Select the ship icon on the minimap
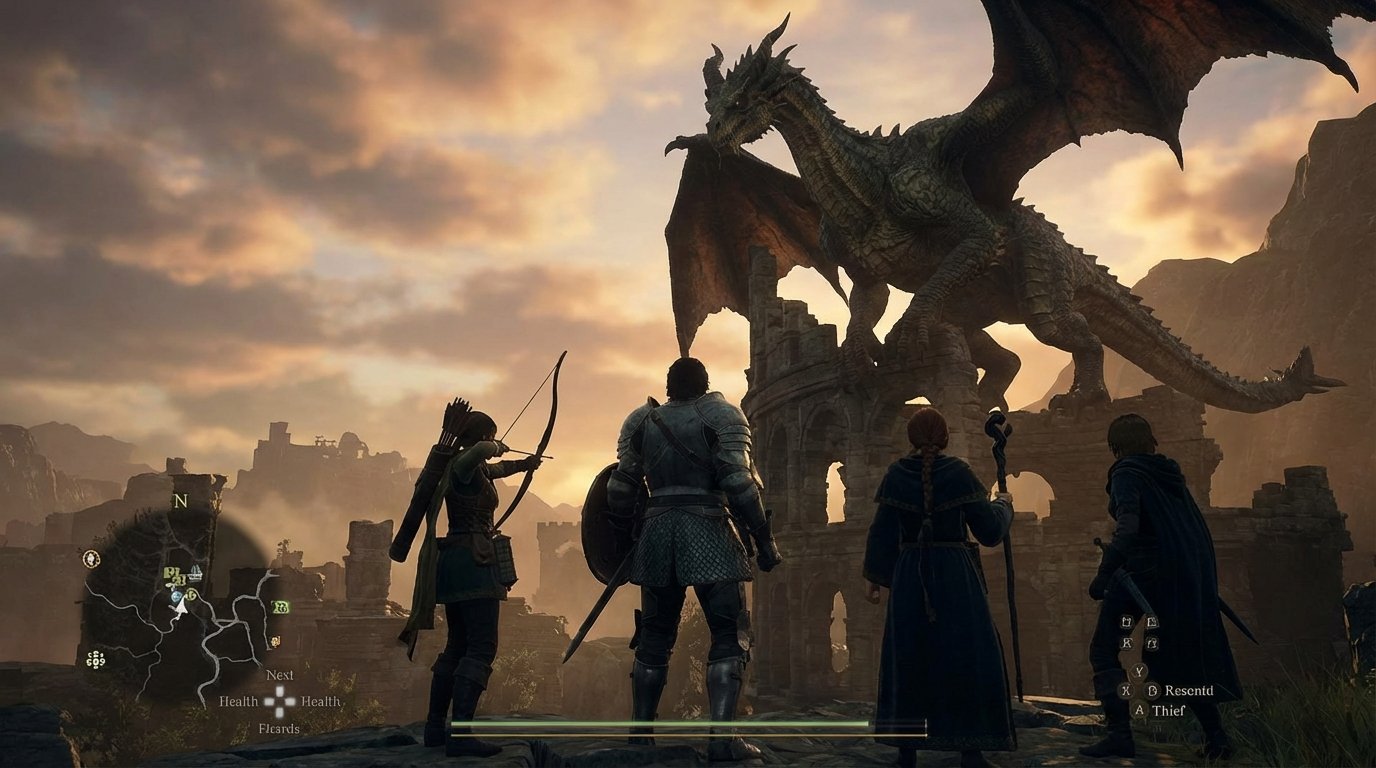Image resolution: width=1376 pixels, height=768 pixels. (196, 570)
